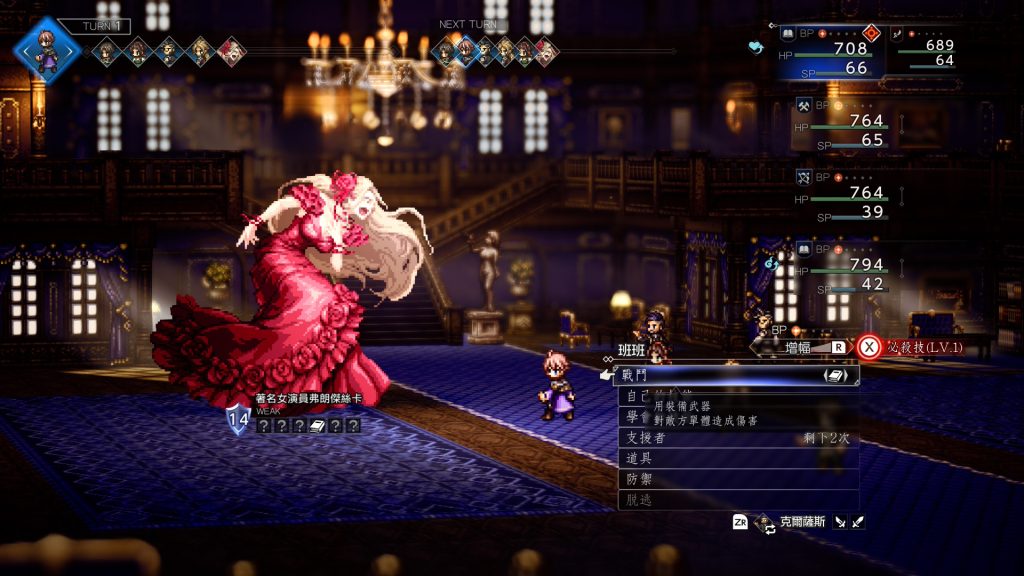
Task: Open the 自己 skills menu entry
Action: tap(634, 396)
